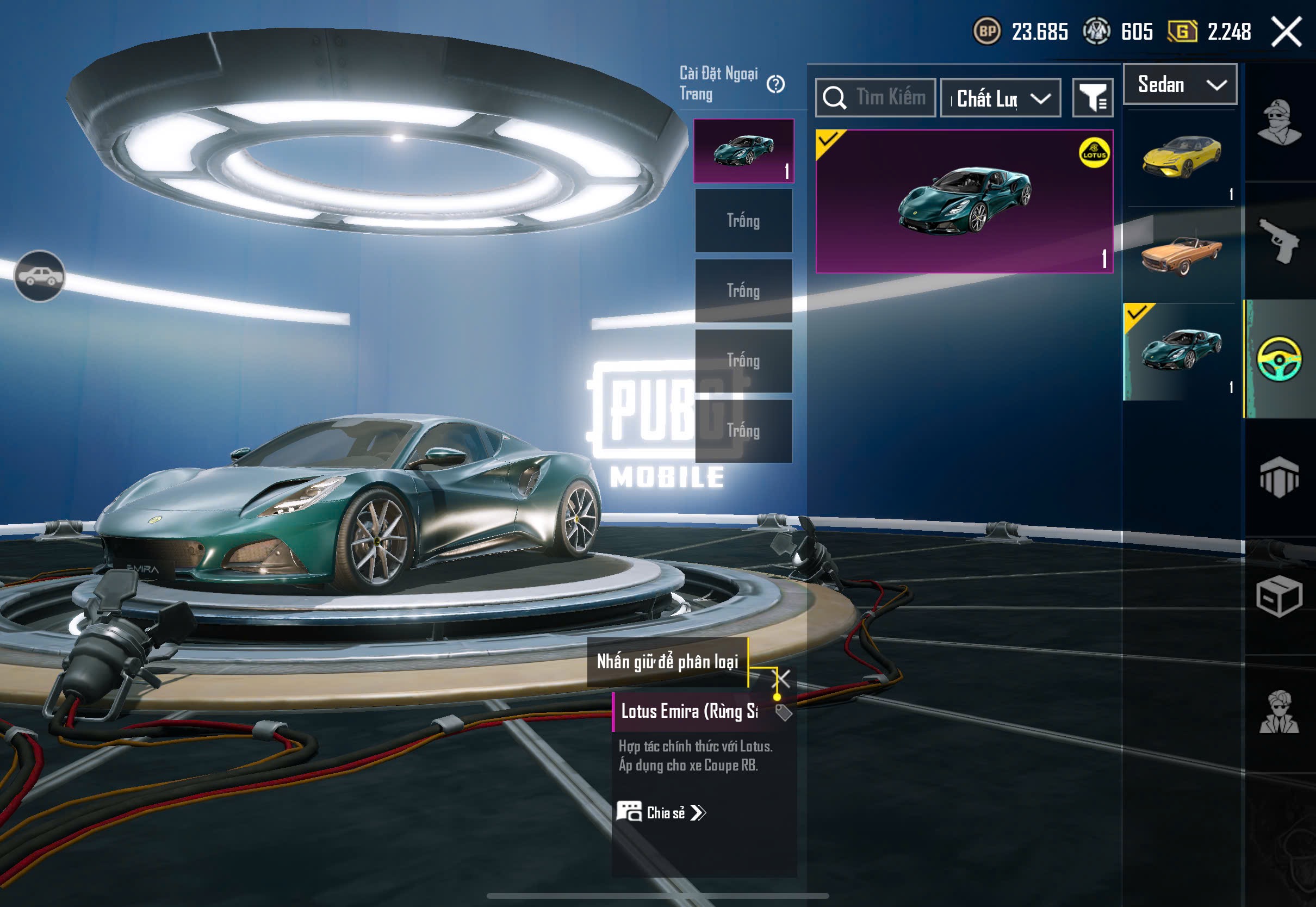1316x907 pixels.
Task: Switch to the steering wheel vehicles tab
Action: [1280, 359]
